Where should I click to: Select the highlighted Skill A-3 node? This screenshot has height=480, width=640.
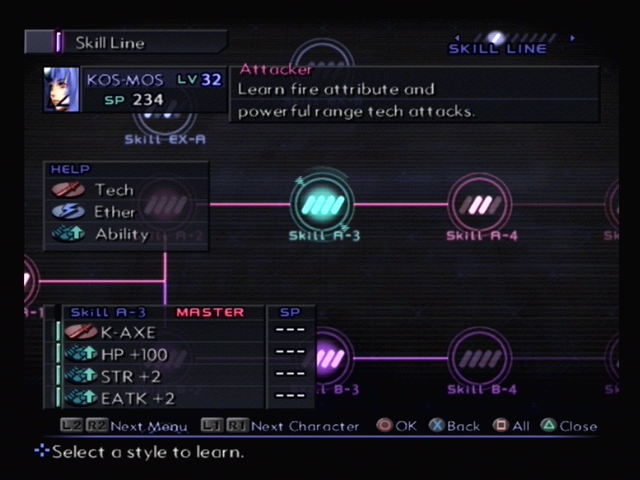point(323,204)
